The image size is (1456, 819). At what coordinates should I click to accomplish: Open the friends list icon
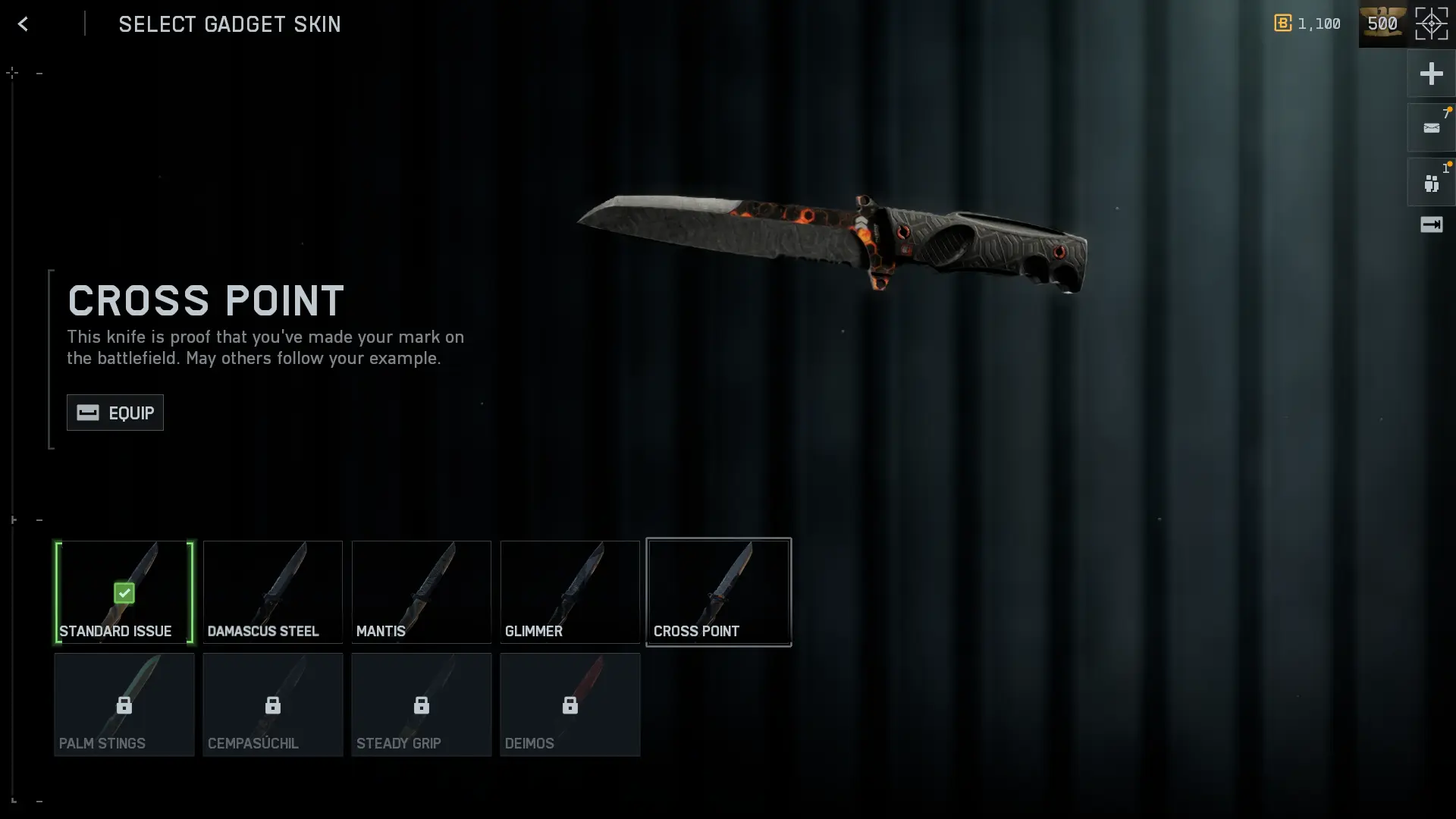pyautogui.click(x=1431, y=183)
